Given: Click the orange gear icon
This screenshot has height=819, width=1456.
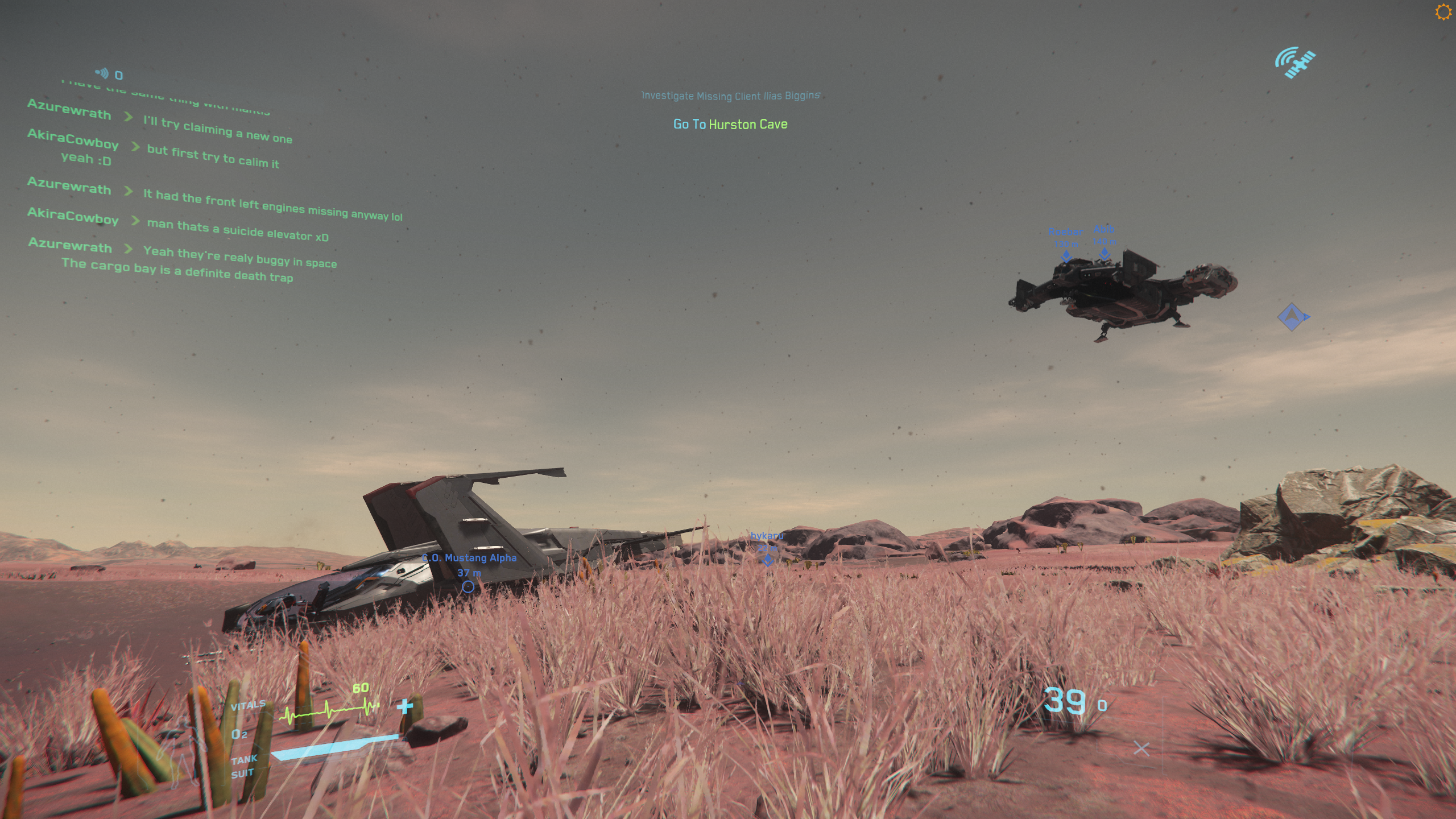Looking at the screenshot, I should (x=1443, y=12).
